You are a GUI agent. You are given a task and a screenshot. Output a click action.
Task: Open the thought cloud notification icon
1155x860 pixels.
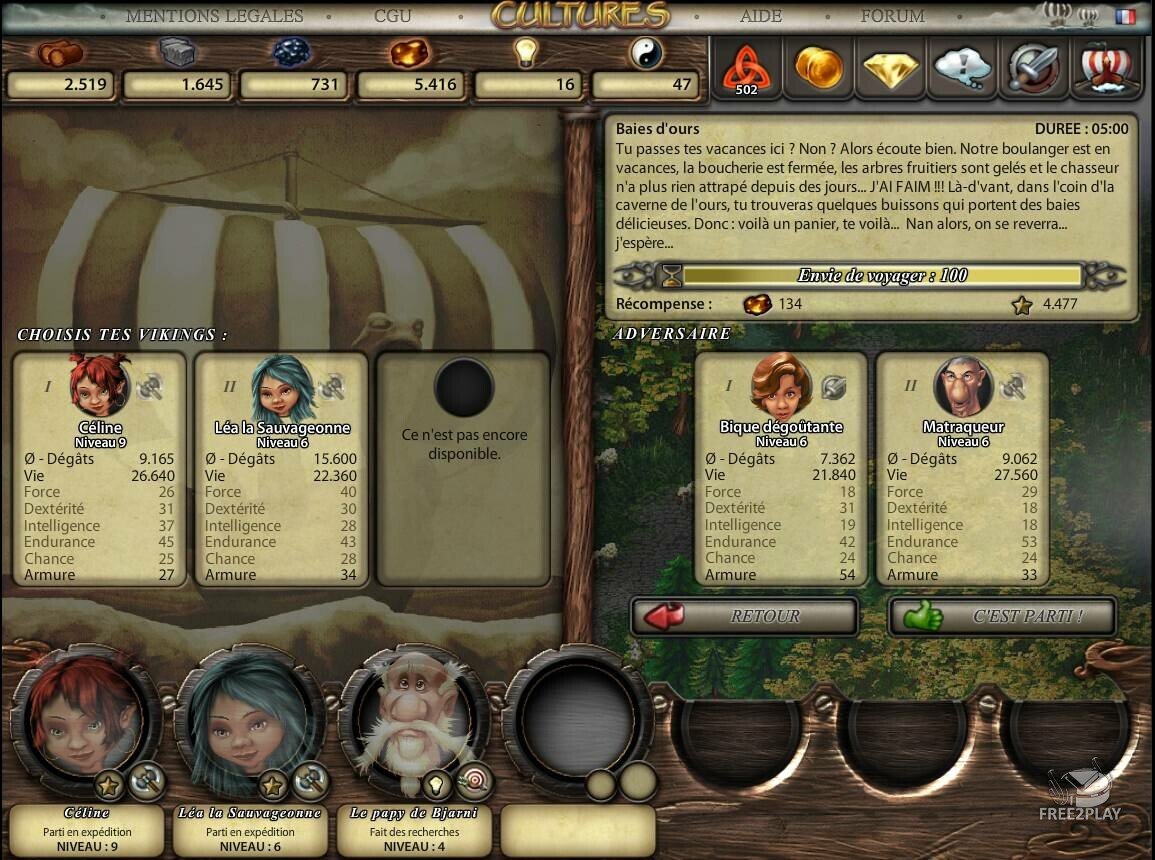click(x=962, y=68)
